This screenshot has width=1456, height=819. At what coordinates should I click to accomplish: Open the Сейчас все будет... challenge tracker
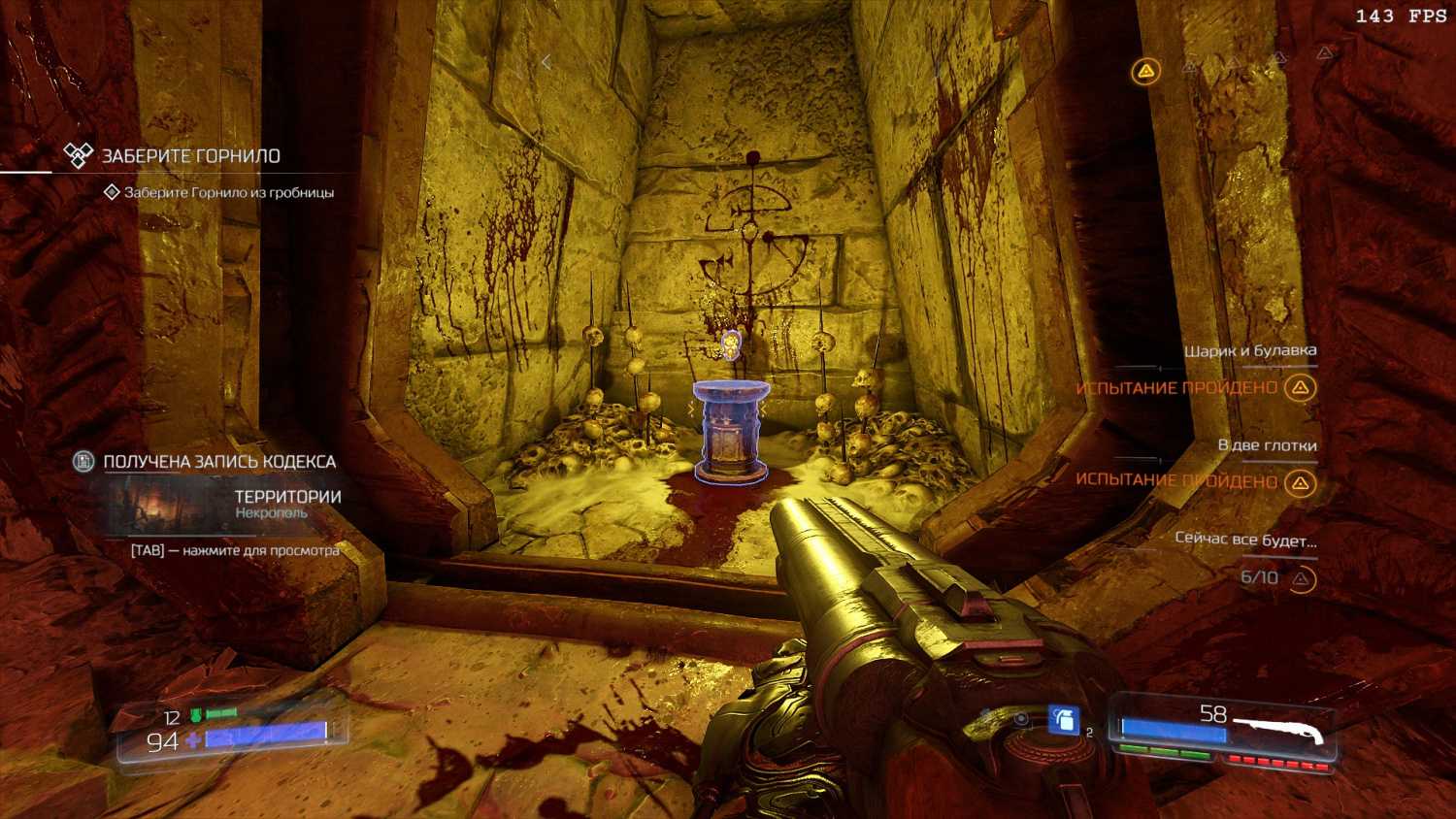pyautogui.click(x=1245, y=539)
